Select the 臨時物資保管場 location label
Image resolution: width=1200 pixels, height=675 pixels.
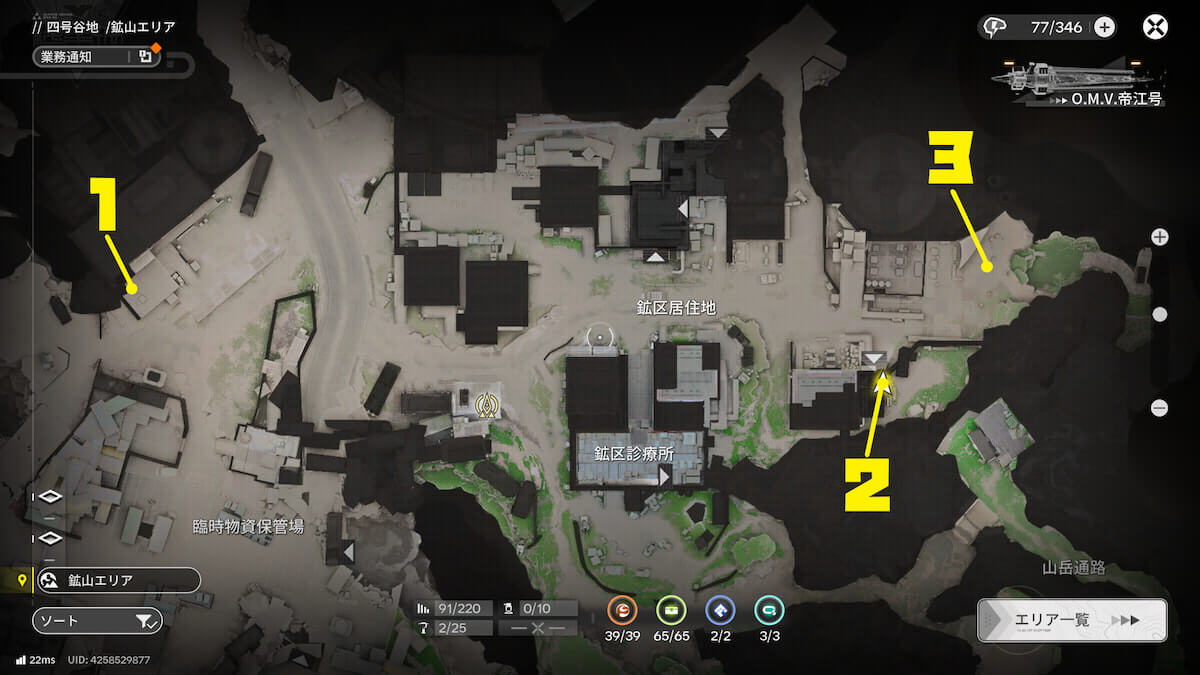tap(248, 526)
